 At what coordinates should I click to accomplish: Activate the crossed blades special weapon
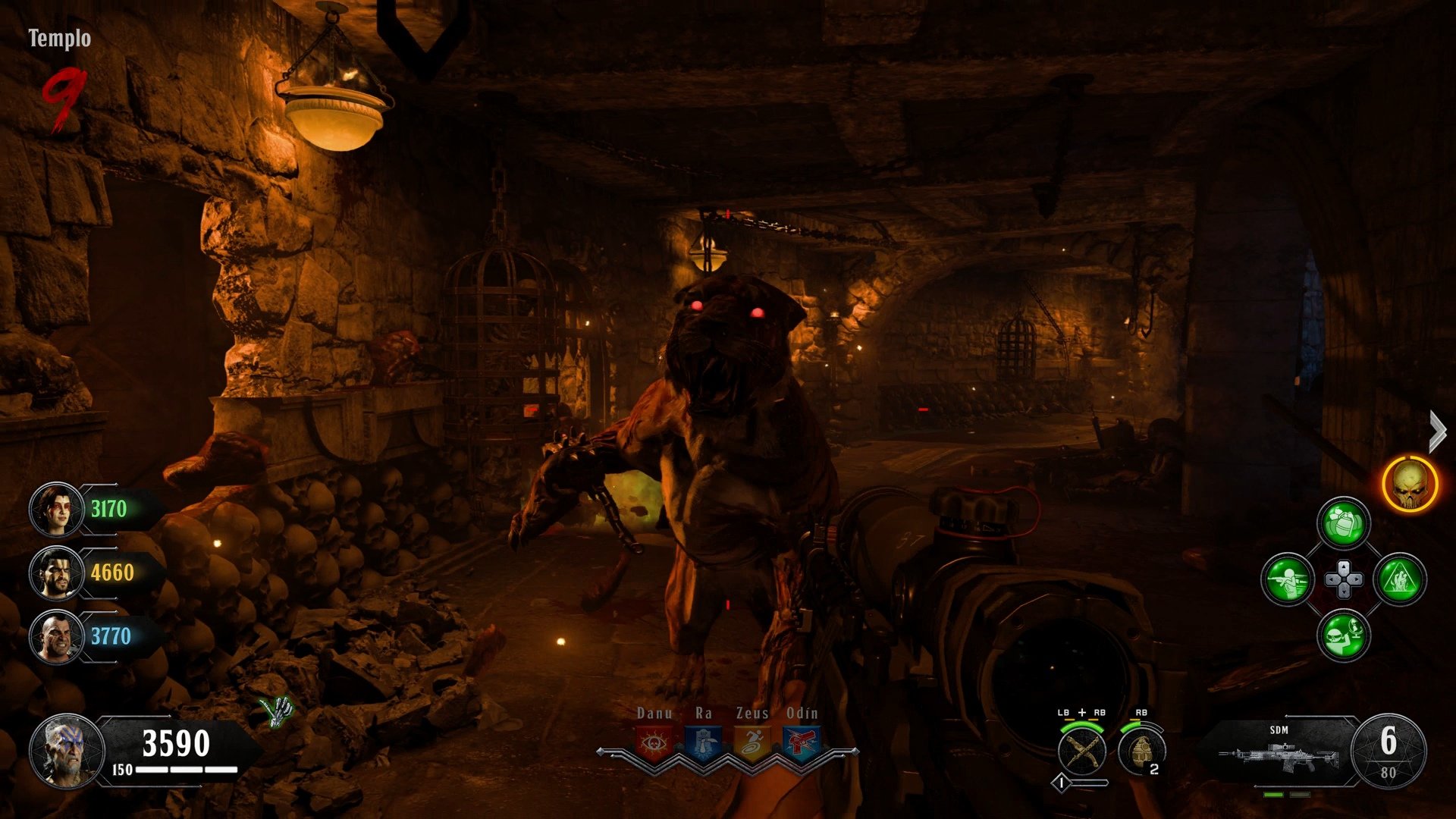click(x=1081, y=751)
